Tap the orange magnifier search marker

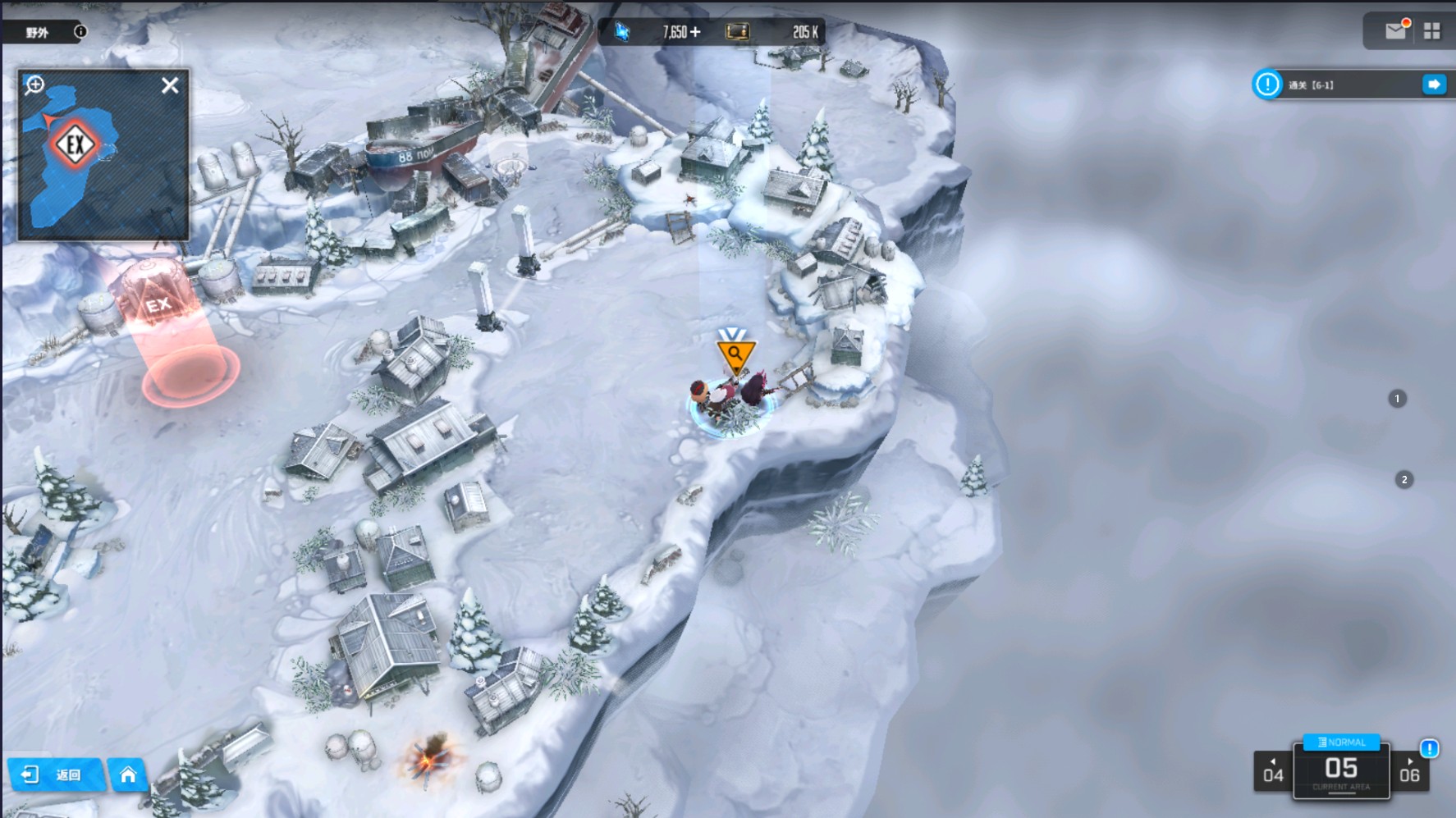click(x=735, y=354)
